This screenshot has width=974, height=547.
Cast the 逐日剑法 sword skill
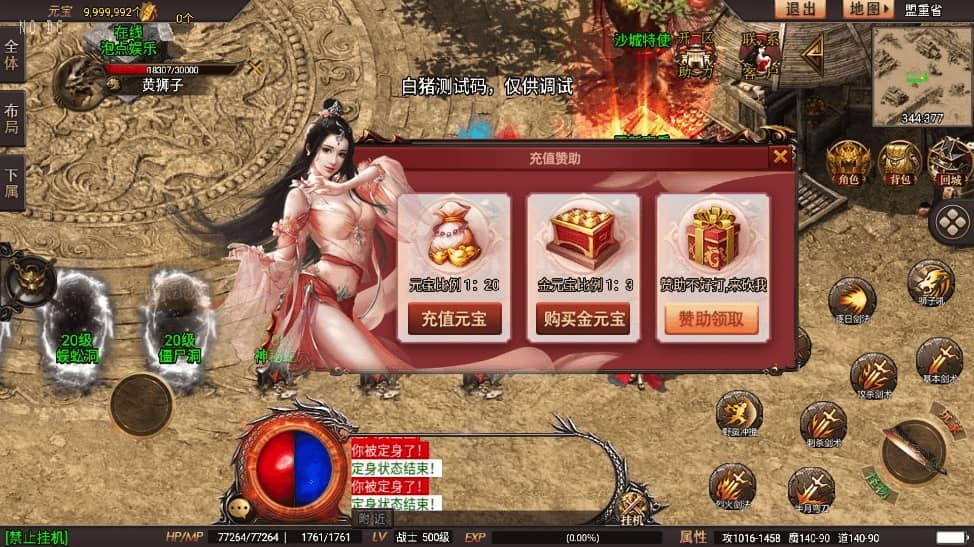(852, 300)
